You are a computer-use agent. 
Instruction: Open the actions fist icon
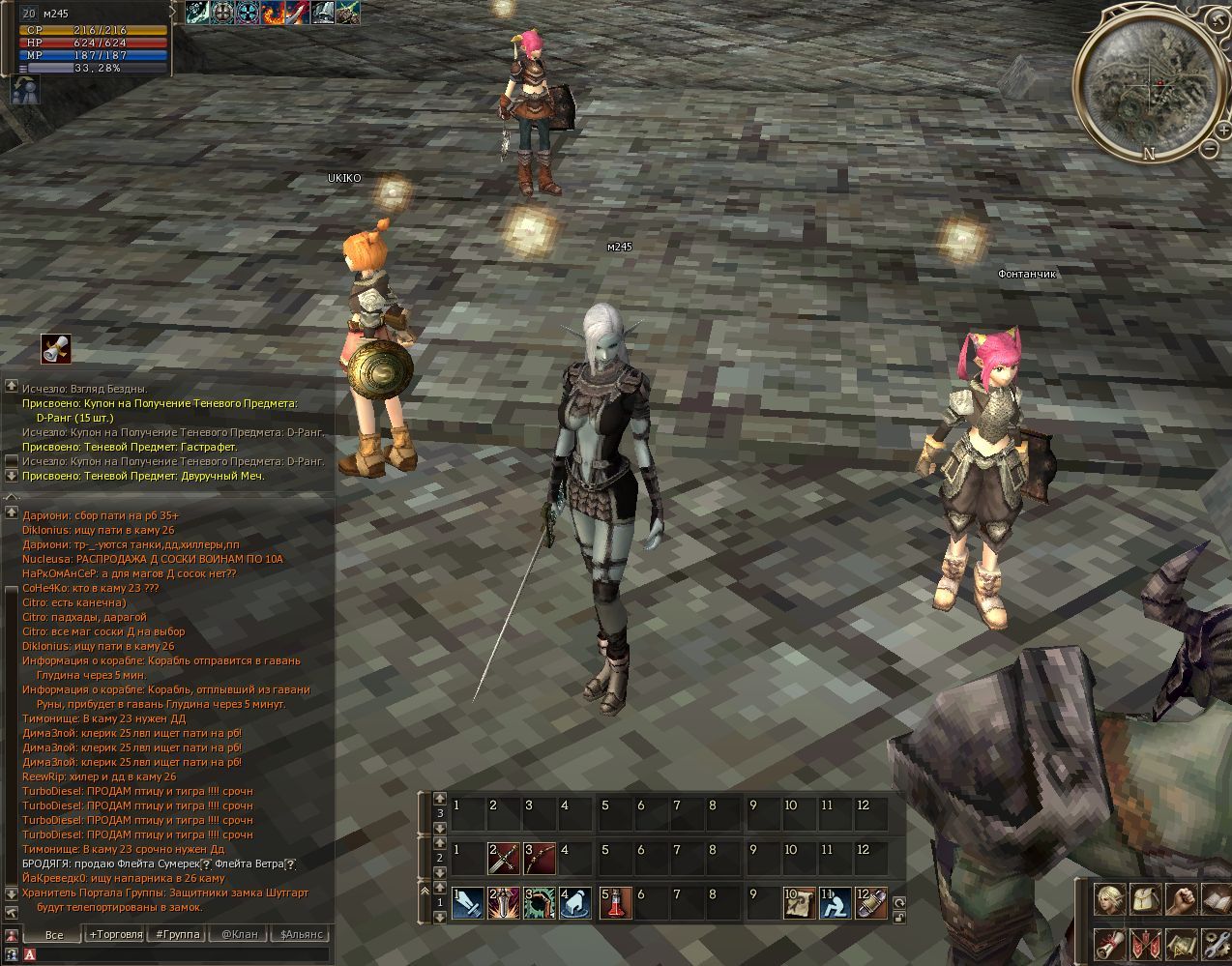[x=1181, y=898]
